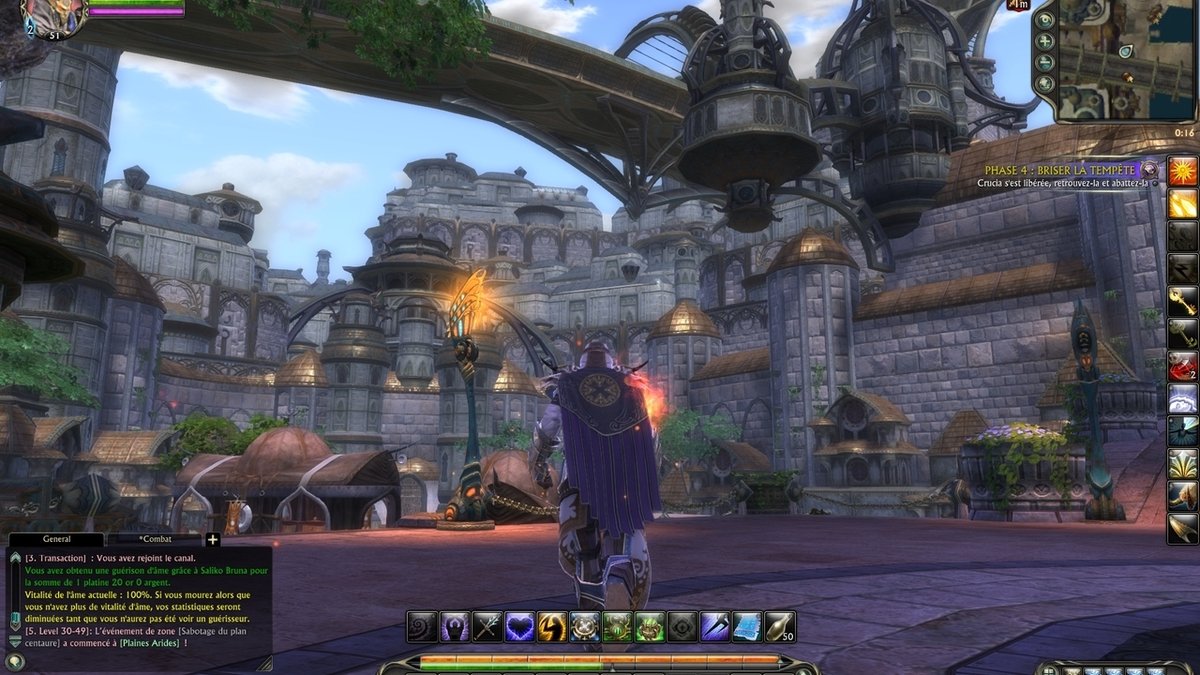The width and height of the screenshot is (1200, 675).
Task: Click the minimap's zoom-in plus button
Action: (1046, 42)
